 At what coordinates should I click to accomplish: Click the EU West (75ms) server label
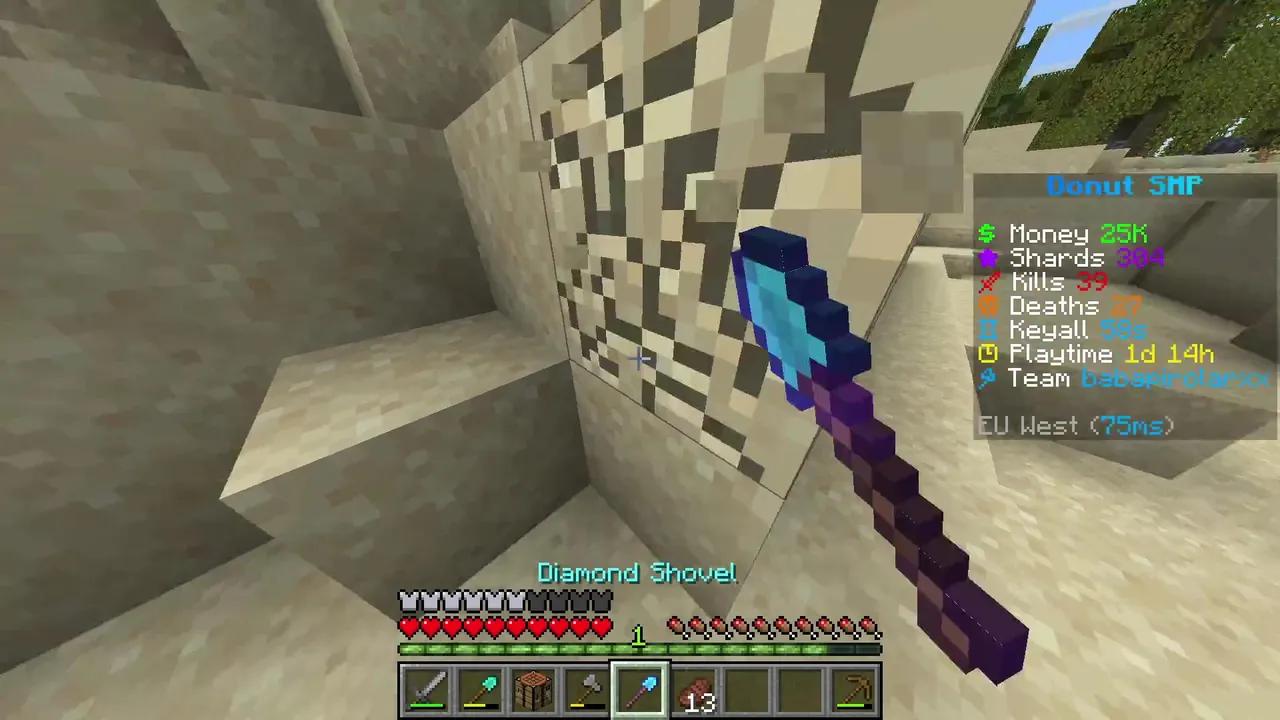(x=1075, y=426)
